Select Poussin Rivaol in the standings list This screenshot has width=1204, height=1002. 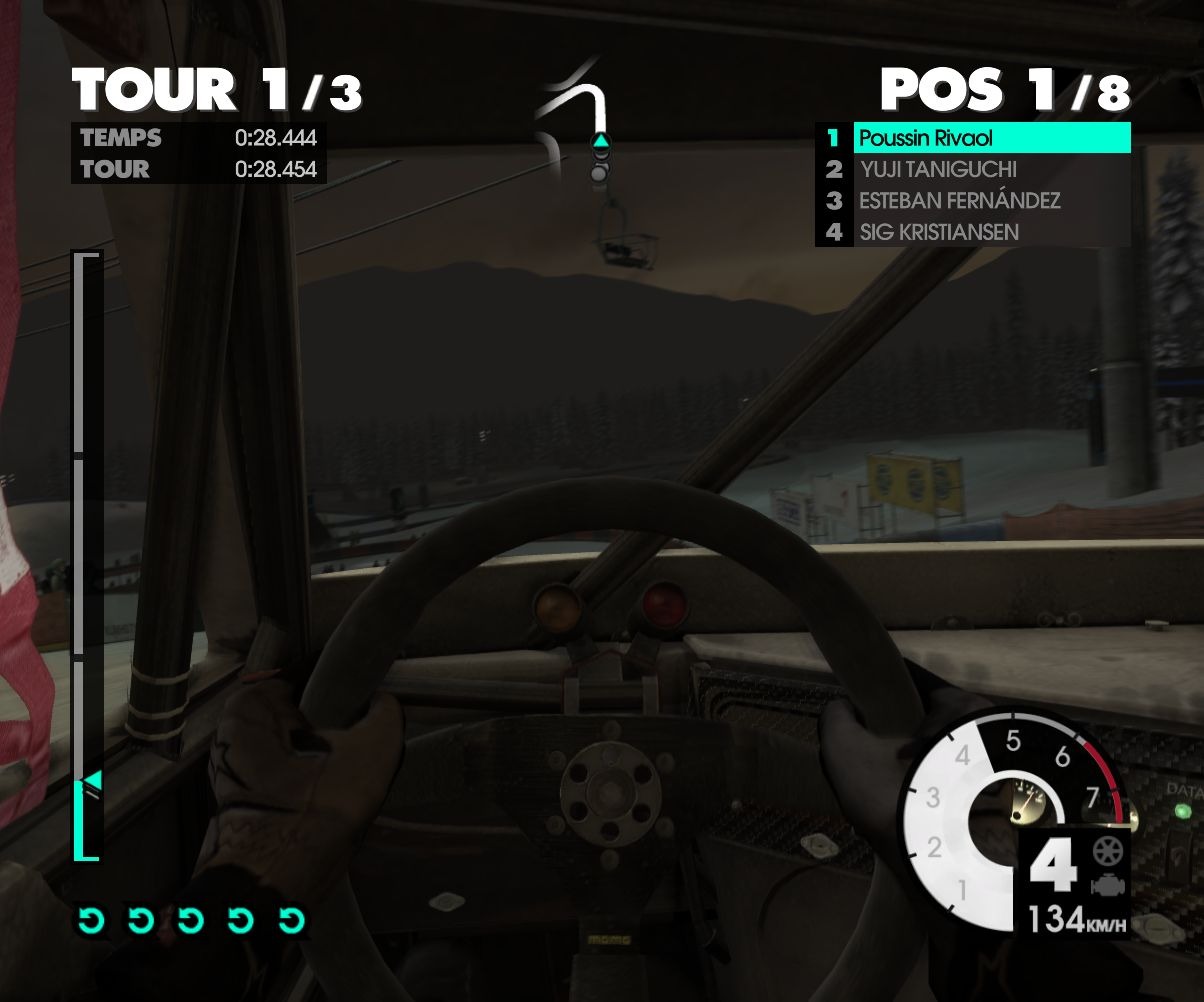point(990,138)
